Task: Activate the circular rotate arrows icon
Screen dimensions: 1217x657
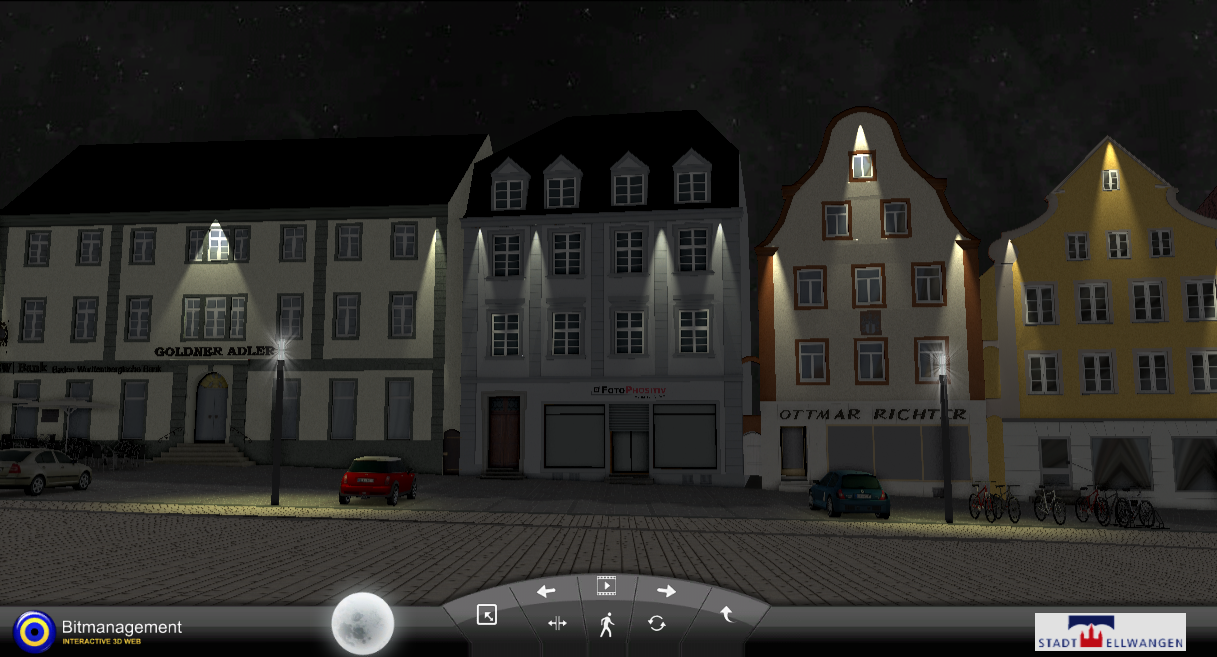Action: [x=656, y=624]
